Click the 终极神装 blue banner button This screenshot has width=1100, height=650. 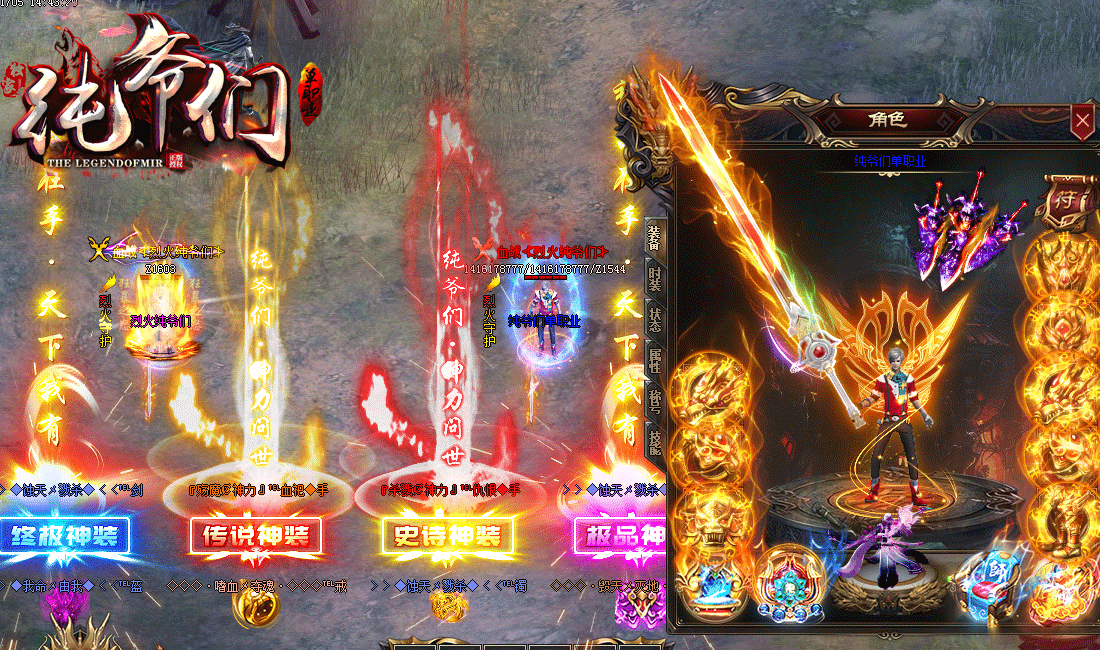[65, 536]
